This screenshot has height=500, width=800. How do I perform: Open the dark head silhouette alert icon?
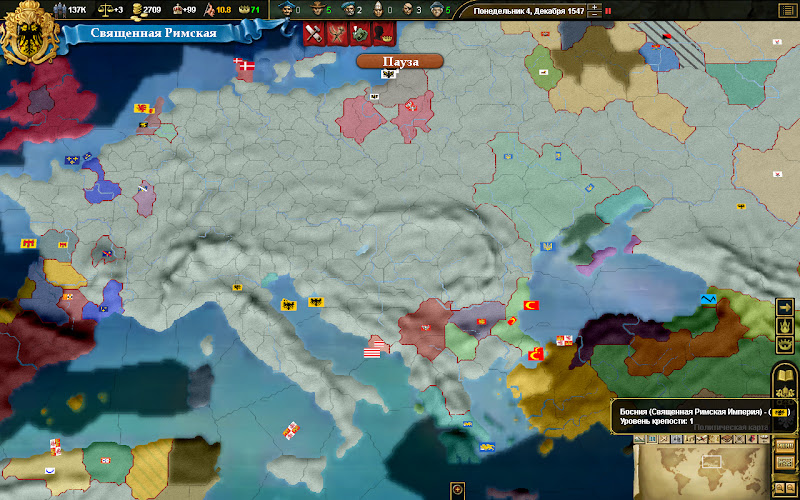383,33
